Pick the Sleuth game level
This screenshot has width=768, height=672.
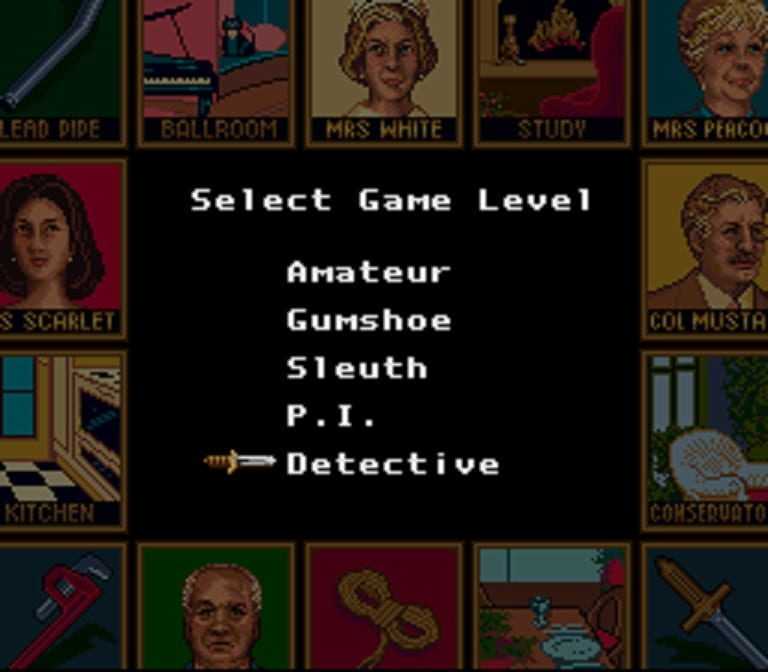pyautogui.click(x=356, y=368)
